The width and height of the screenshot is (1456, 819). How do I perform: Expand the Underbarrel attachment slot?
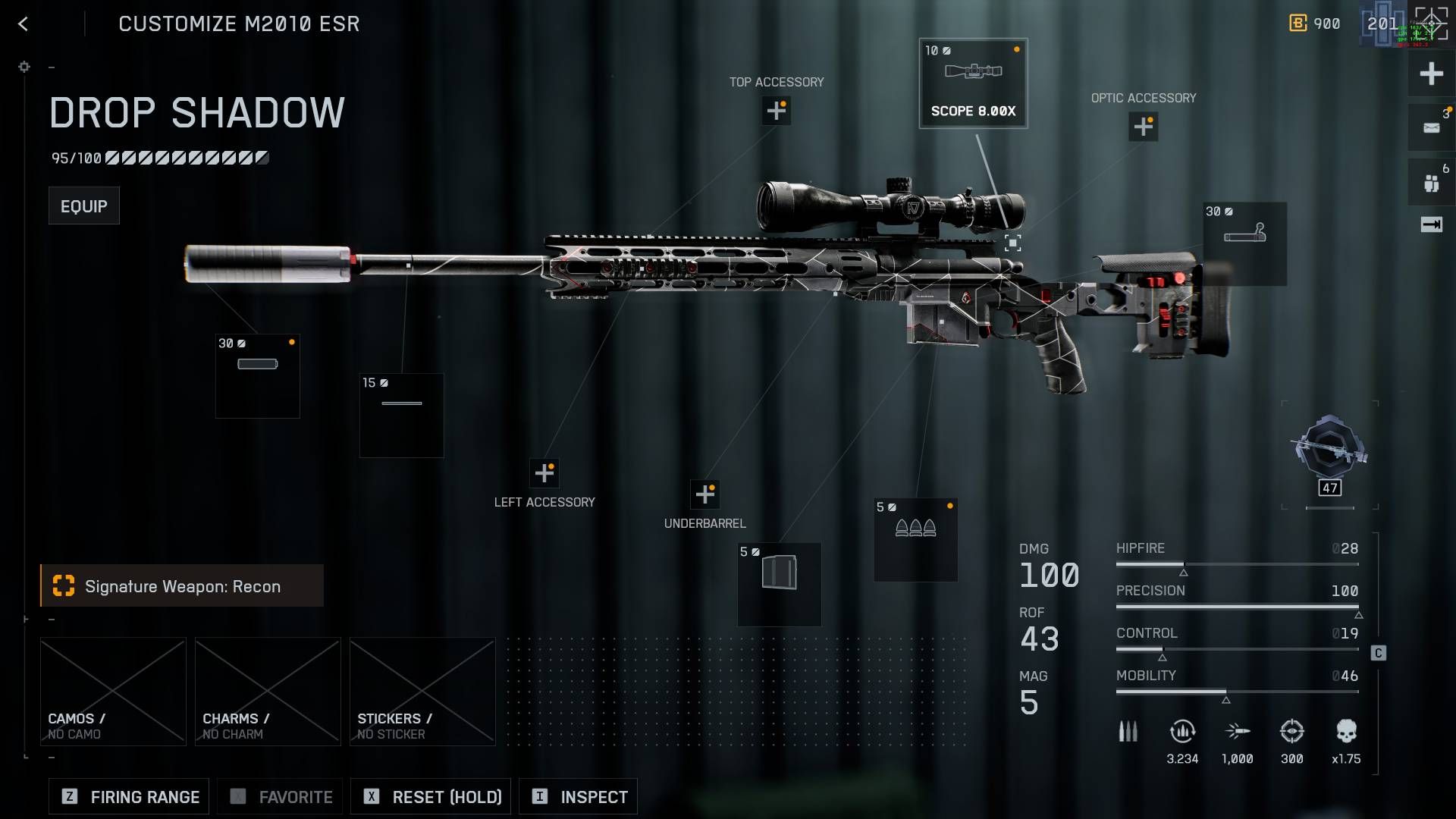point(706,494)
